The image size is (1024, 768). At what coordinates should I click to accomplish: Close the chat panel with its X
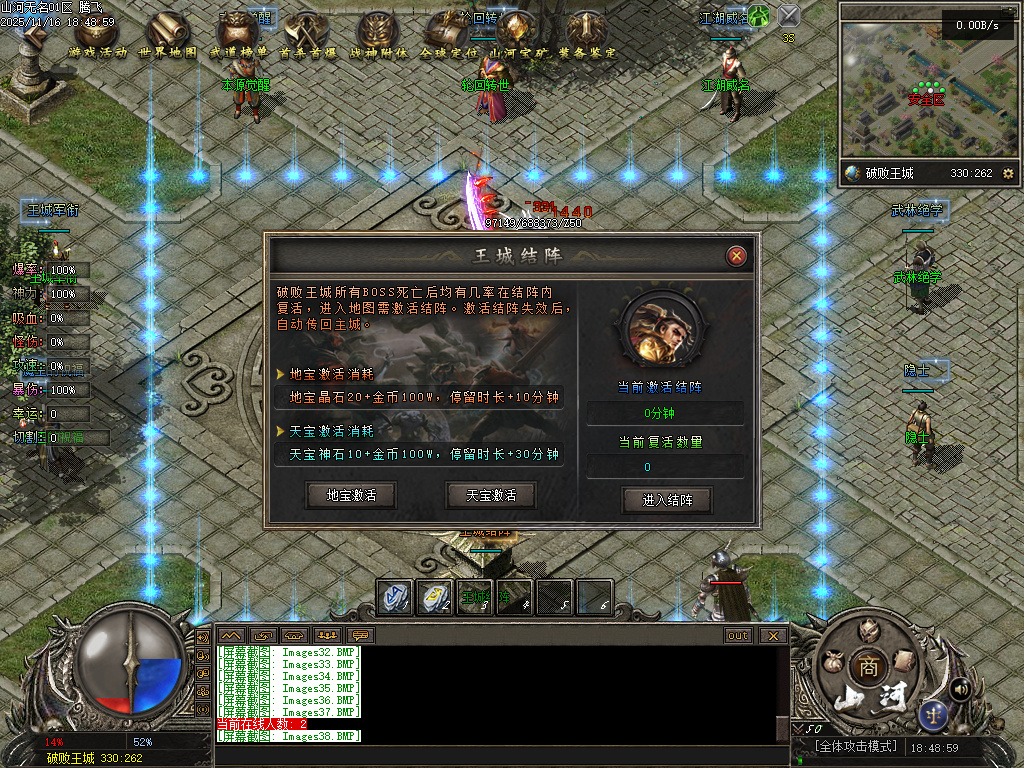(772, 635)
